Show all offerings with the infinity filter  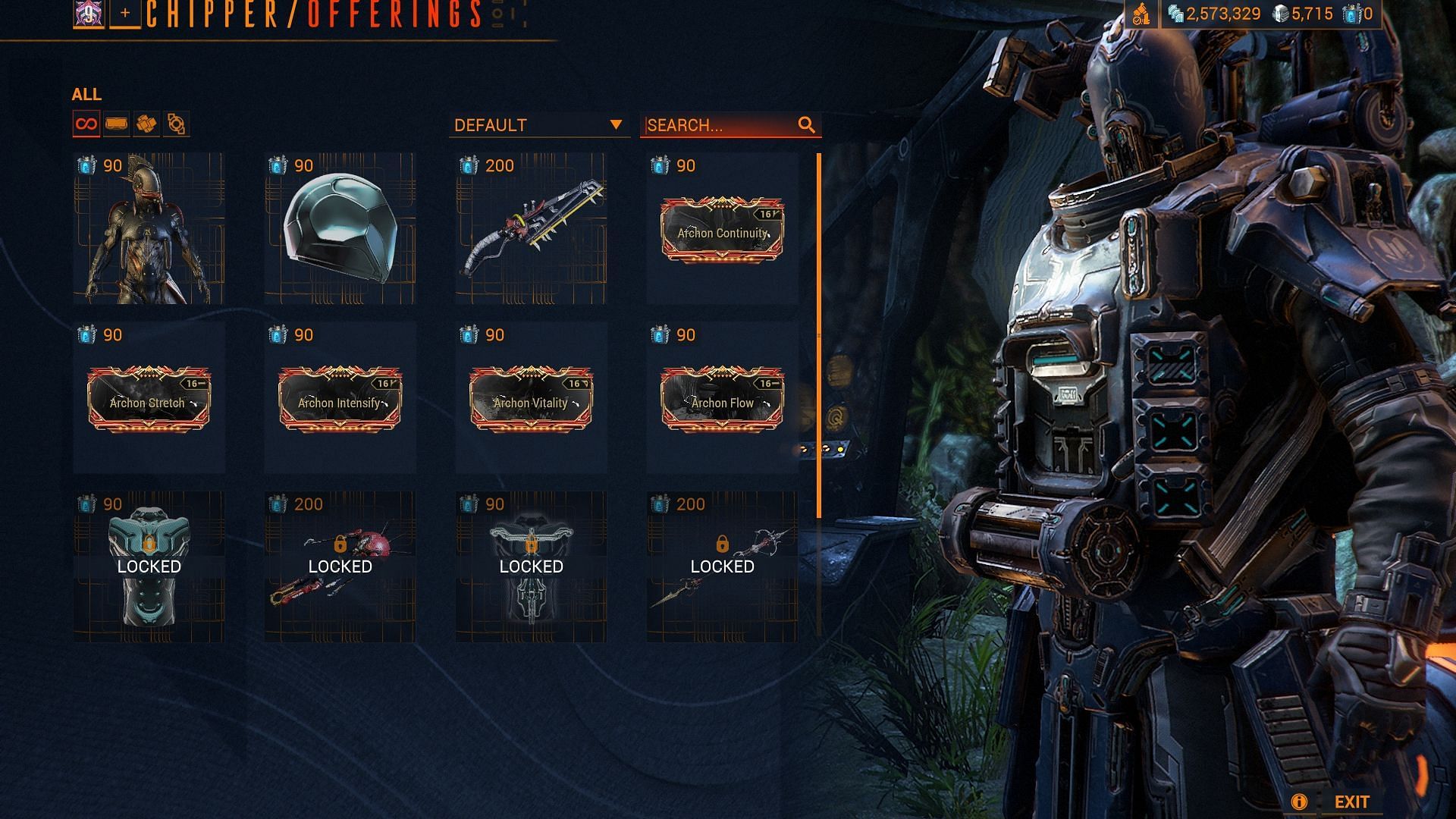86,124
